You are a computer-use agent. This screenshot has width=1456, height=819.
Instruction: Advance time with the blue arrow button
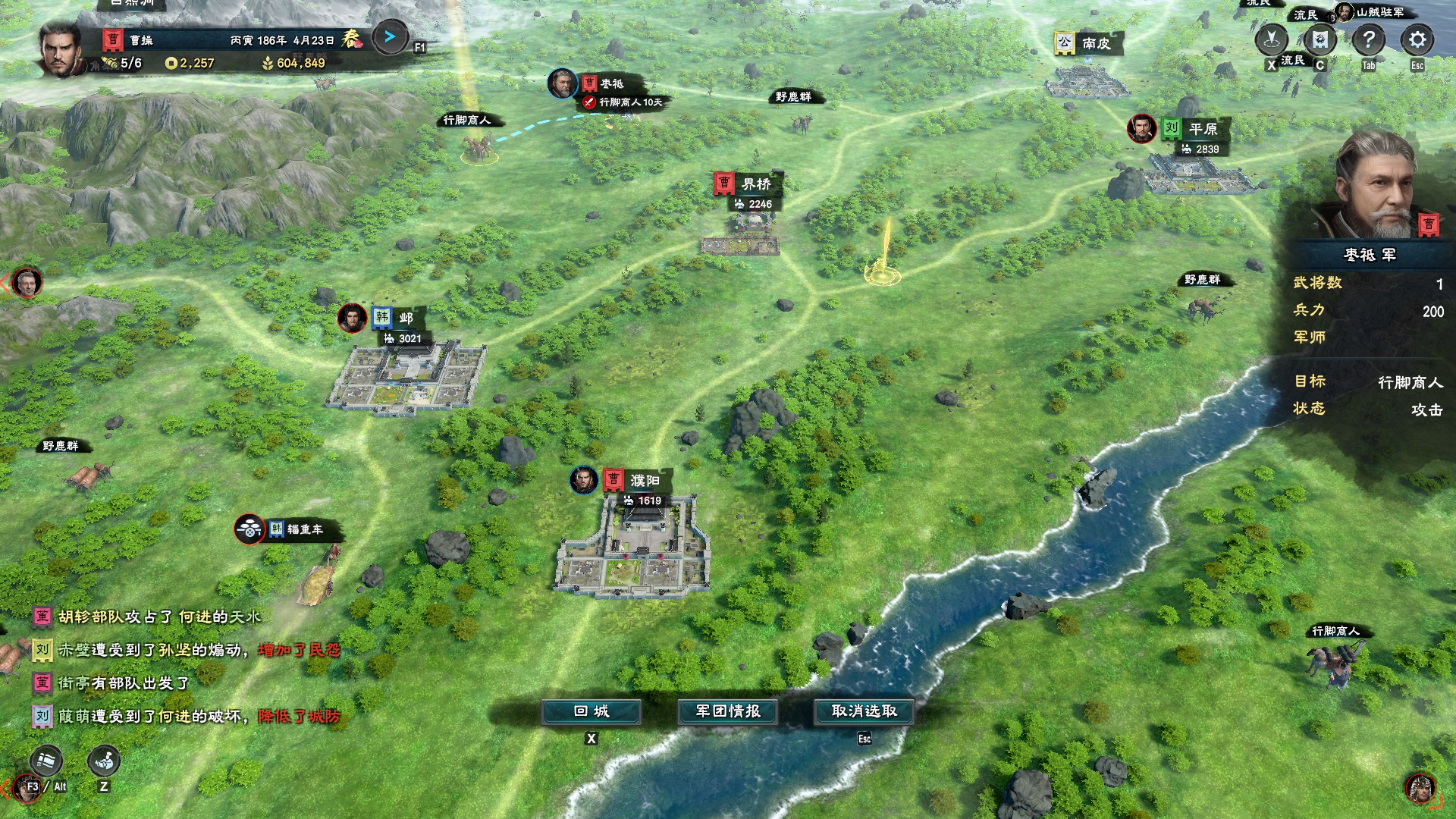390,36
